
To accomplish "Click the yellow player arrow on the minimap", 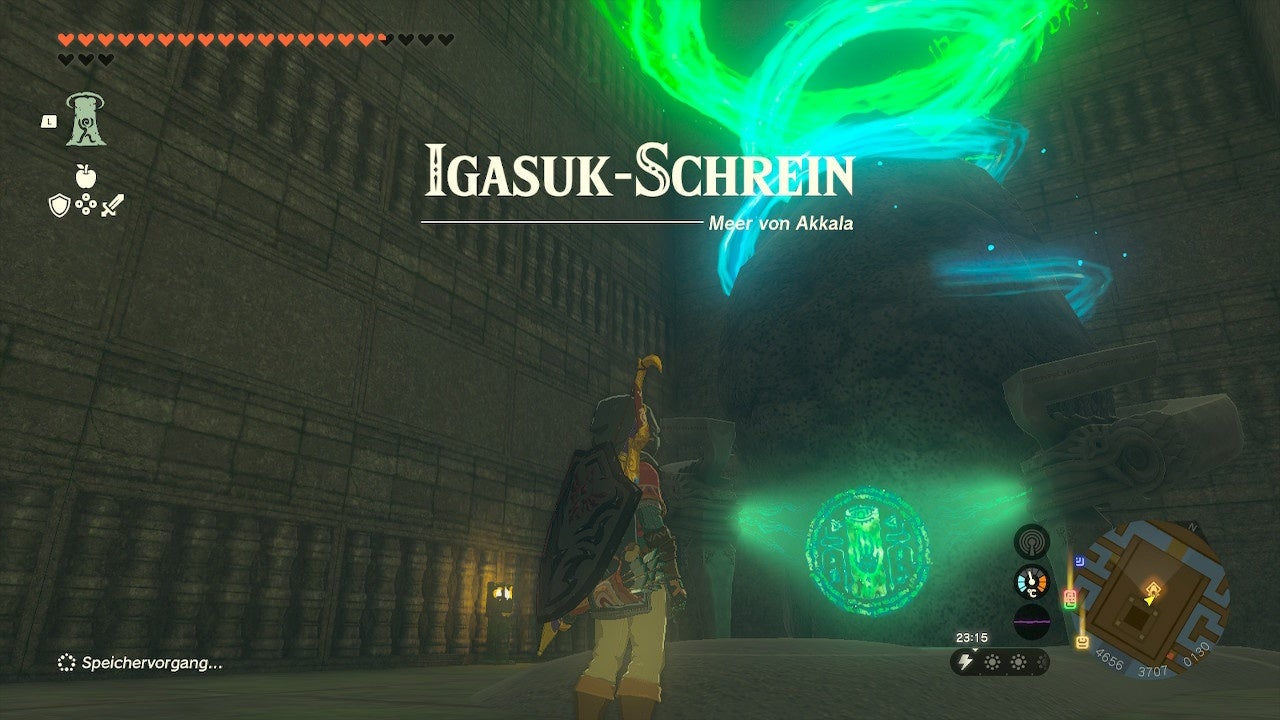I will coord(1149,600).
